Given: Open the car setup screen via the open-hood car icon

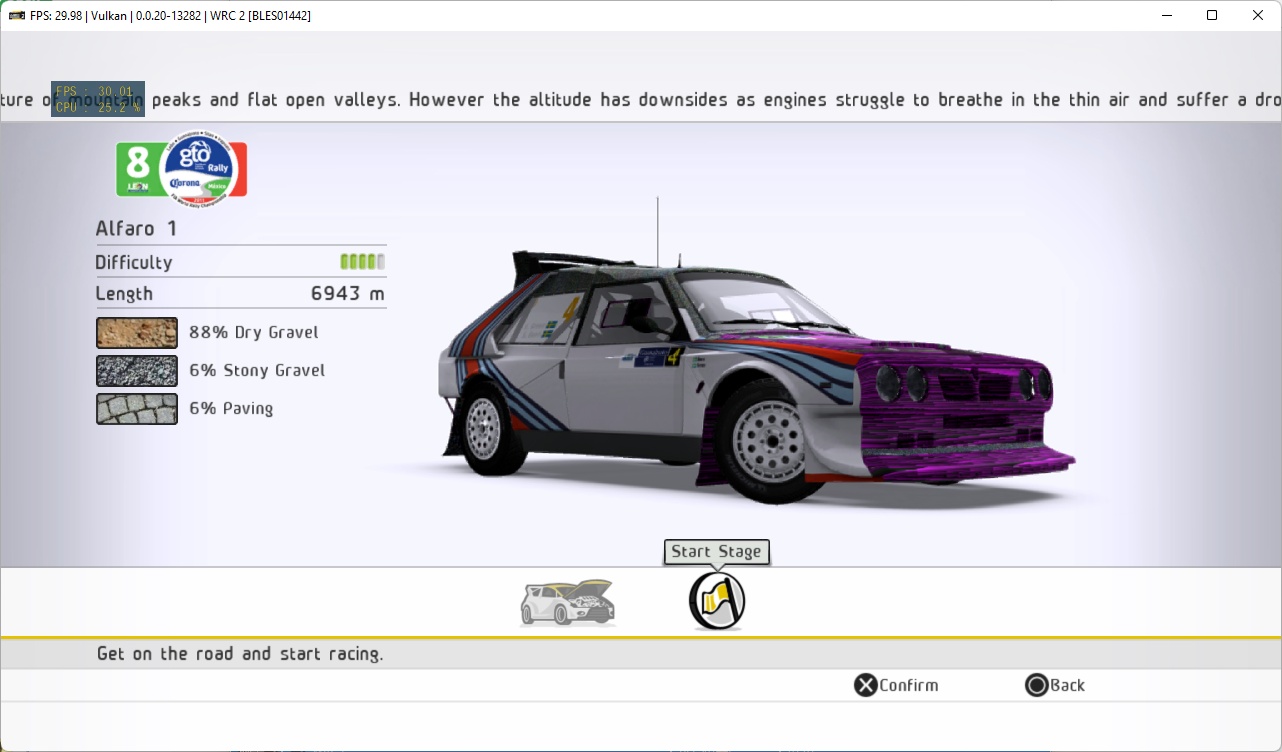Looking at the screenshot, I should [x=566, y=600].
